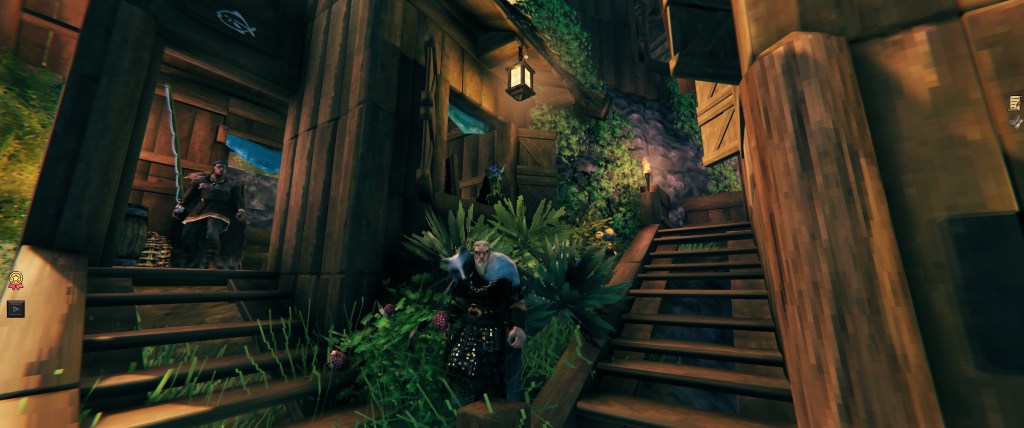Click the gold medal ribbon icon
This screenshot has height=428, width=1024.
[15, 281]
